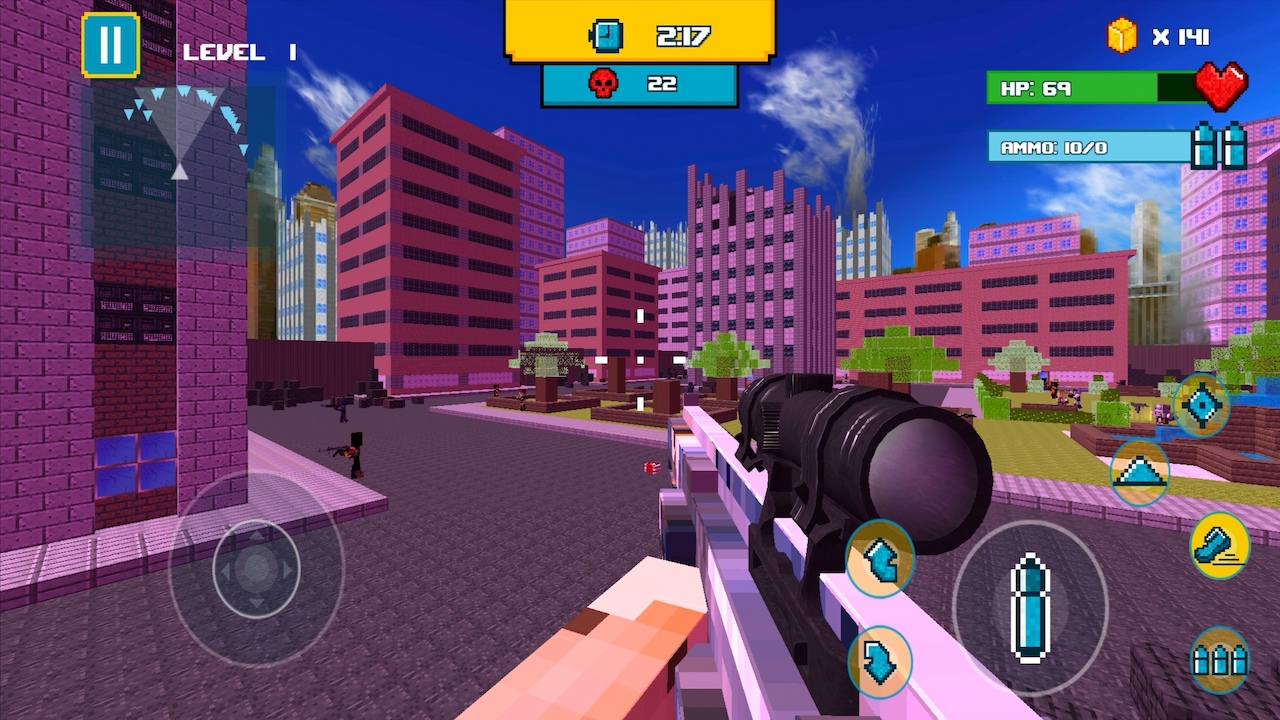Tap the pixel heart beside the HP bar
Screen dimensions: 1280x720
(1222, 87)
